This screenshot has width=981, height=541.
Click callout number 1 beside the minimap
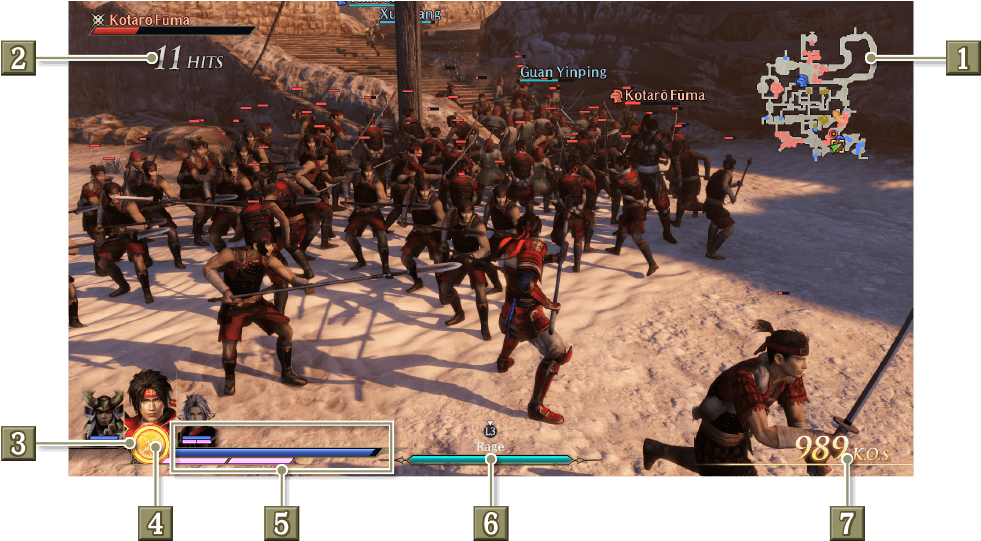962,58
